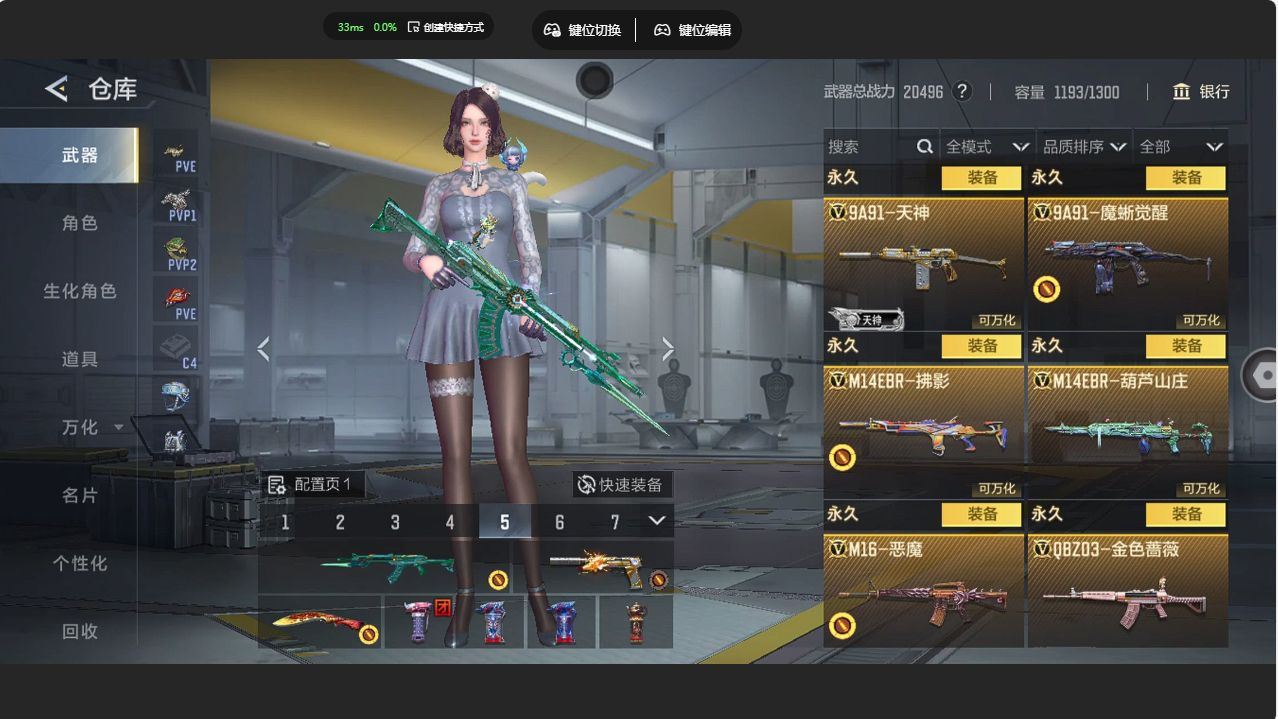Show the weapon power help tooltip
The image size is (1278, 719).
tap(962, 92)
